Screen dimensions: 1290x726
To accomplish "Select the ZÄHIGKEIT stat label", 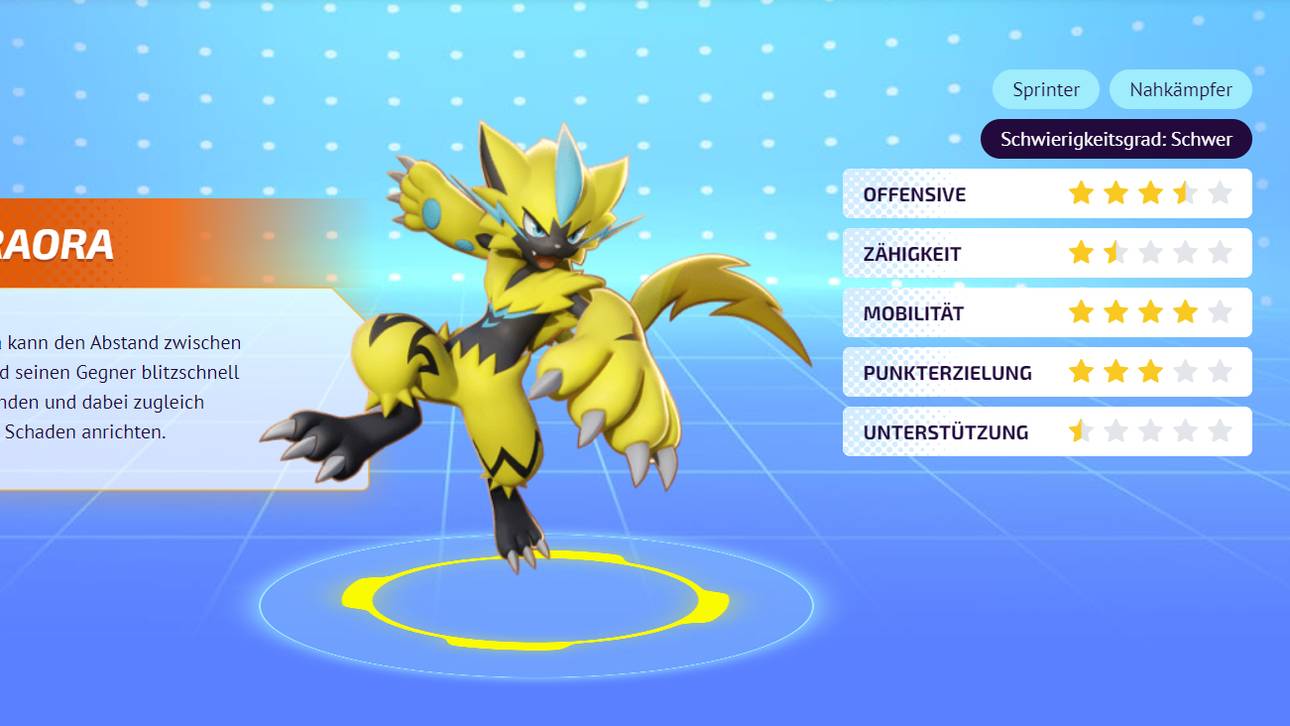I will pos(912,254).
